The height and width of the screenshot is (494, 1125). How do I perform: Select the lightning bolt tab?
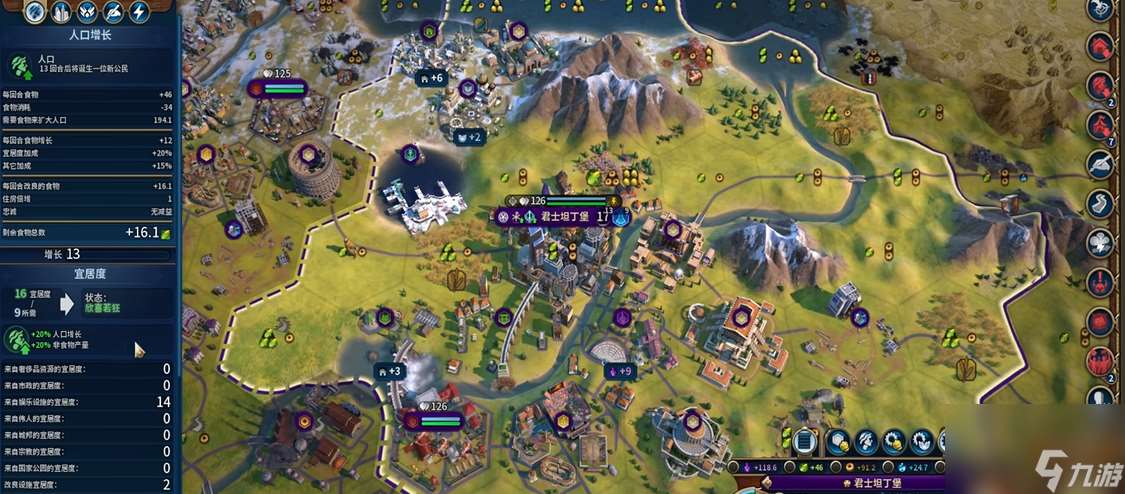pos(137,13)
